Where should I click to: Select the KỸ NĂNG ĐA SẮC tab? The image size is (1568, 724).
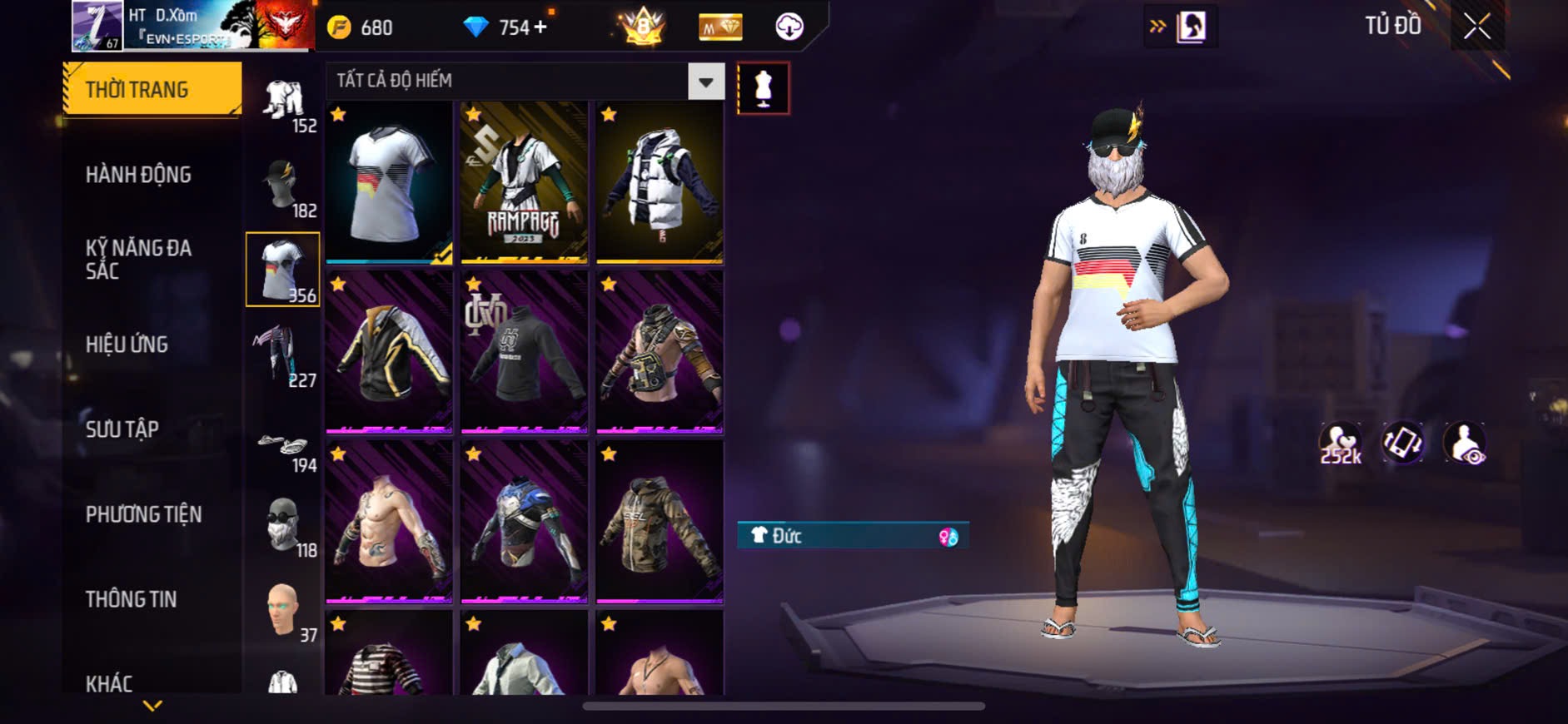pos(139,259)
